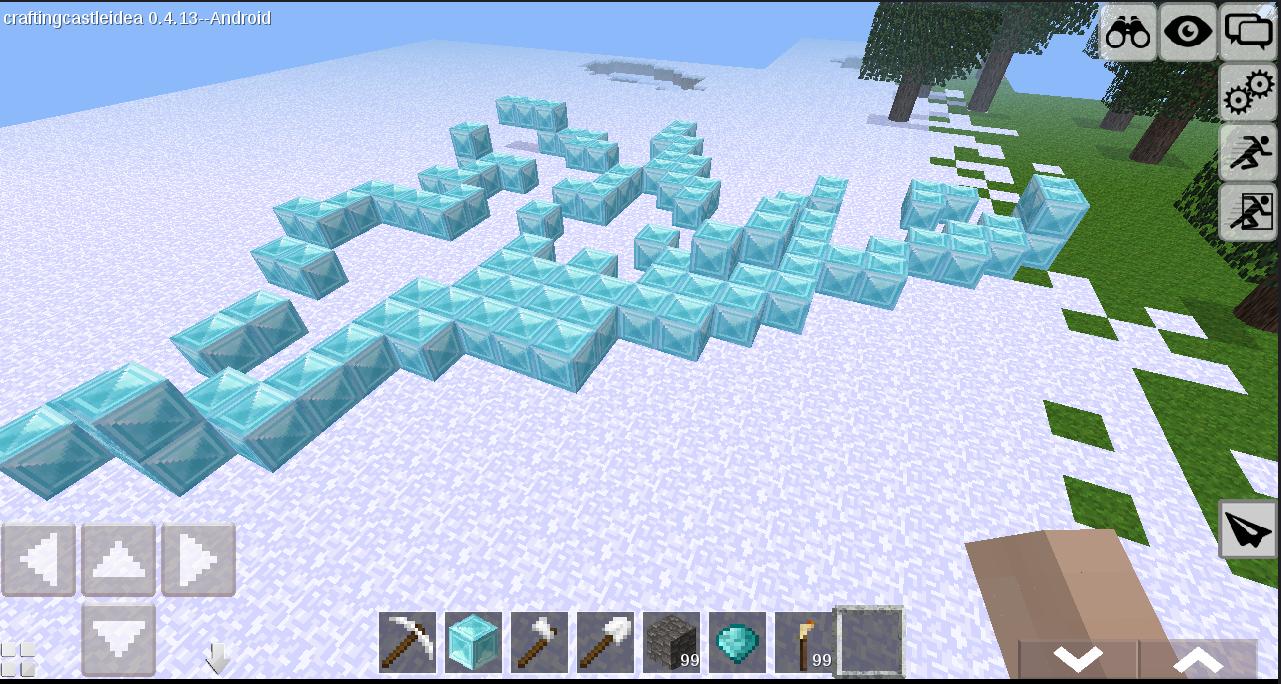Select the torch stack slot
This screenshot has height=684, width=1281.
(x=803, y=642)
